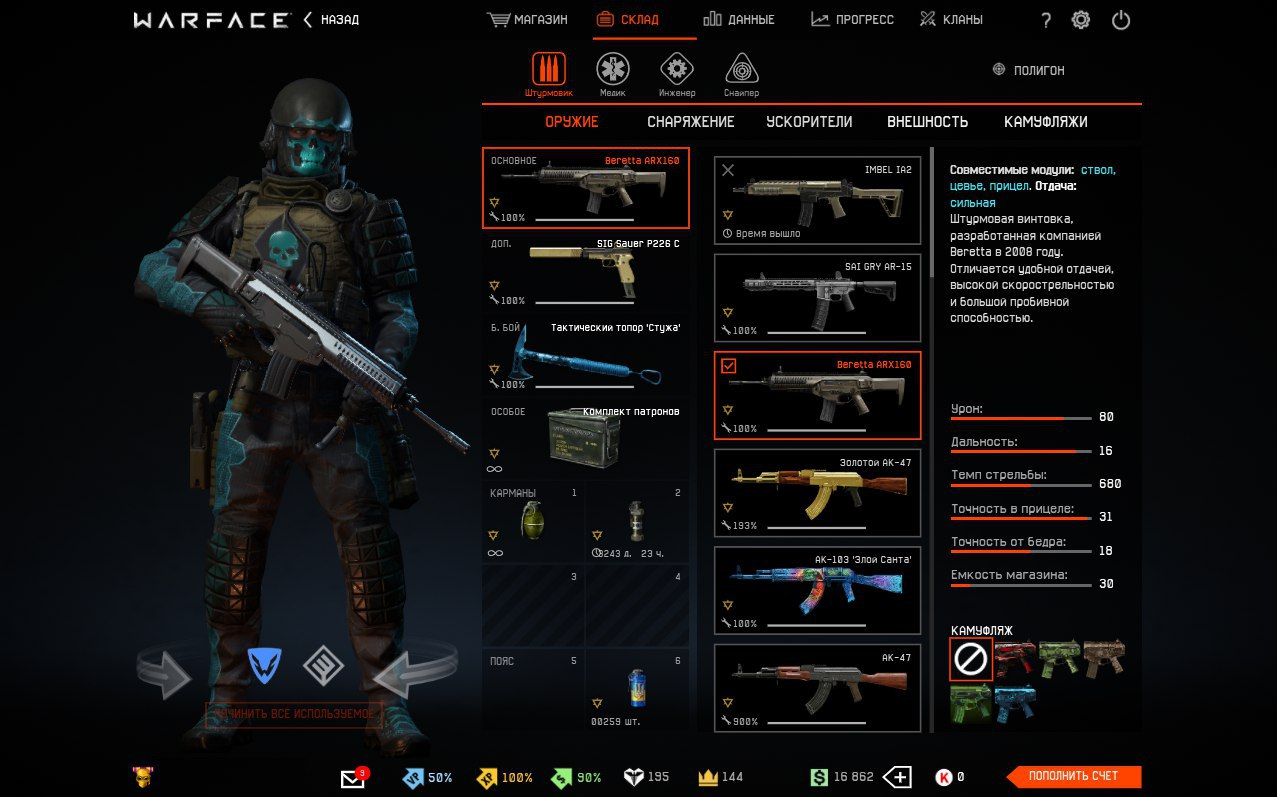Select the SAI GRY AR-15 rifle

point(817,297)
